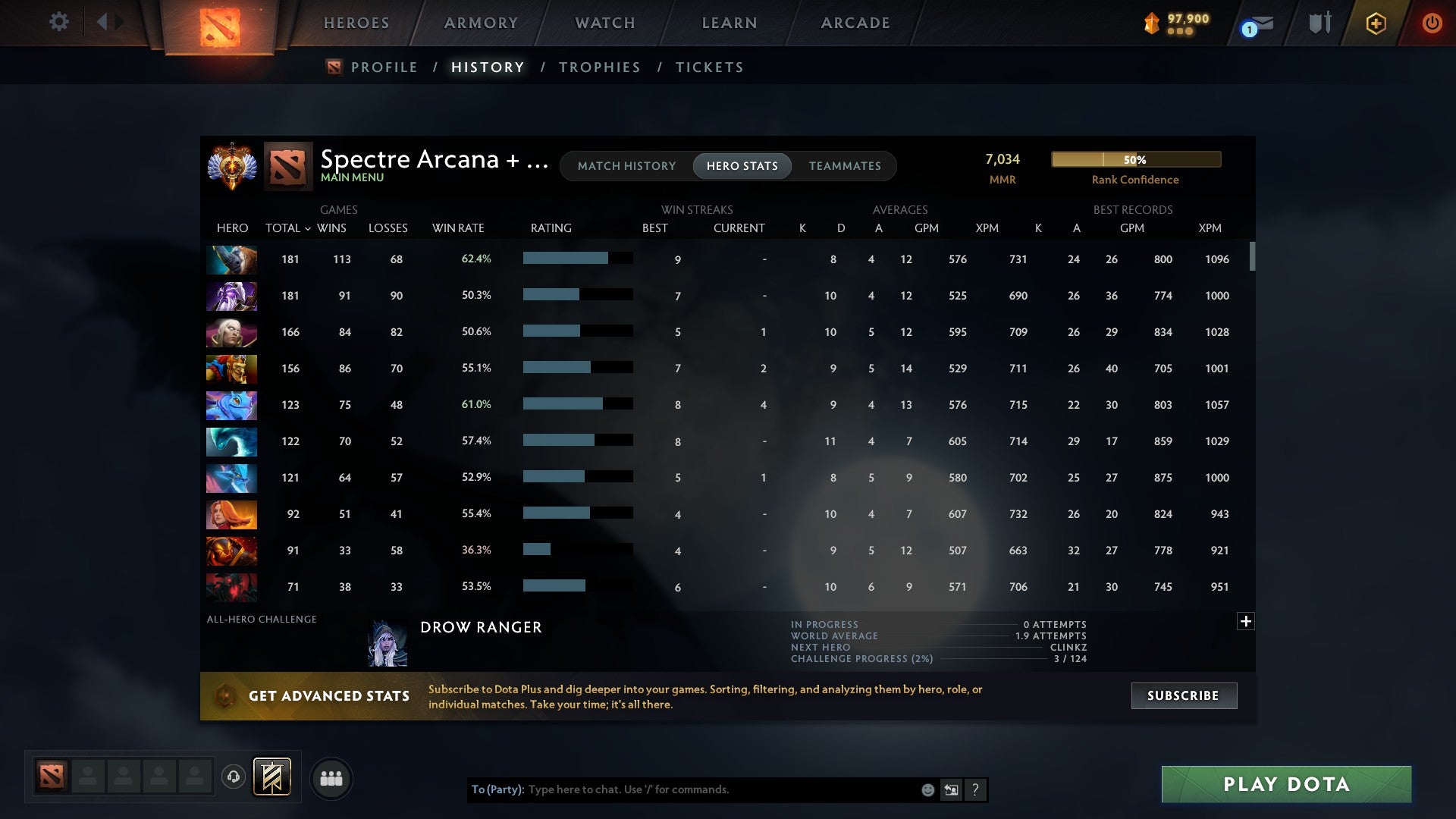This screenshot has height=819, width=1456.
Task: Change sorting with the TOTAL column chevron
Action: tap(307, 228)
